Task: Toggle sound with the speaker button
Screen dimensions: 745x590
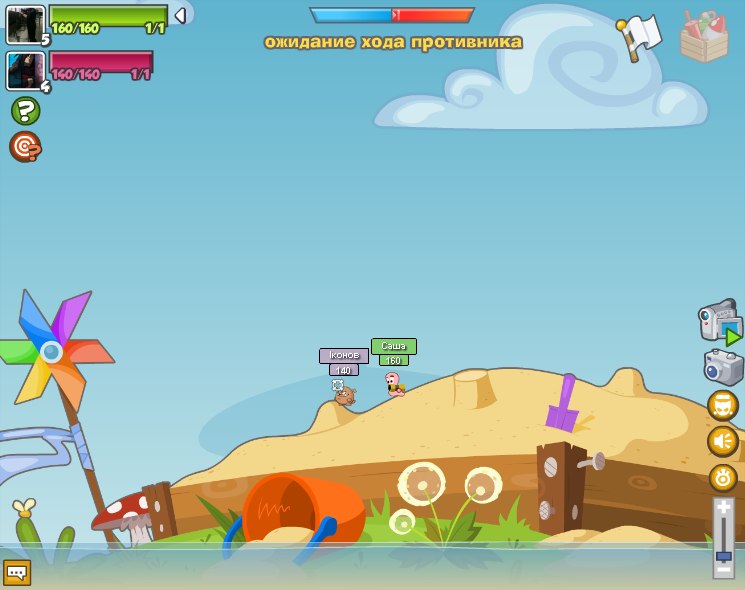Action: (722, 441)
